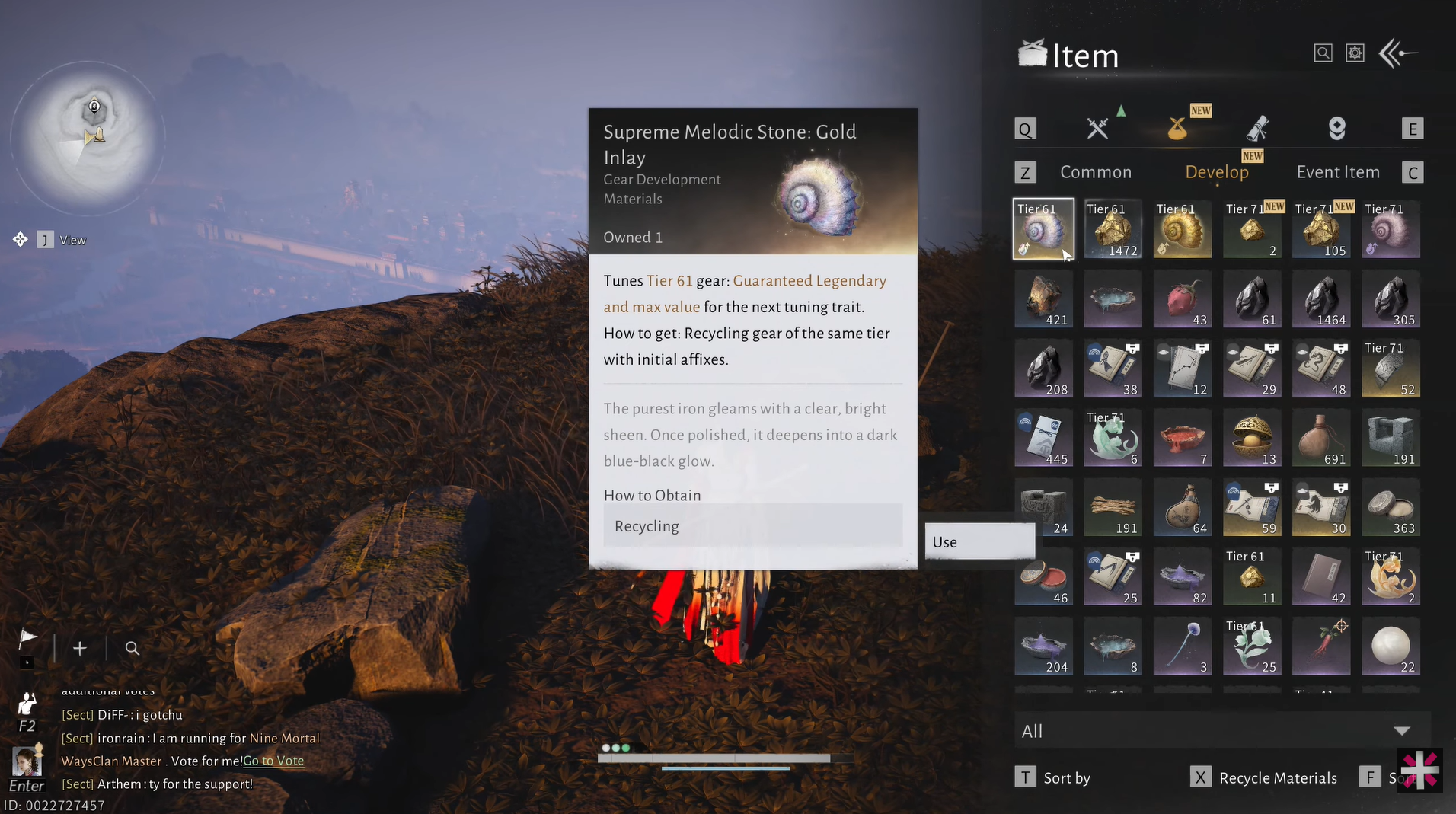Select the Develop tab
1456x814 pixels.
[x=1216, y=172]
